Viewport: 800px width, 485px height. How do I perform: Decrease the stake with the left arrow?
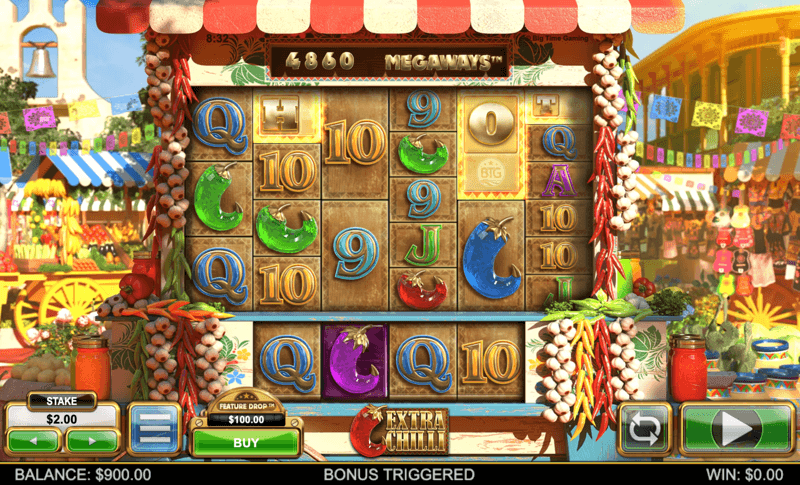34,440
